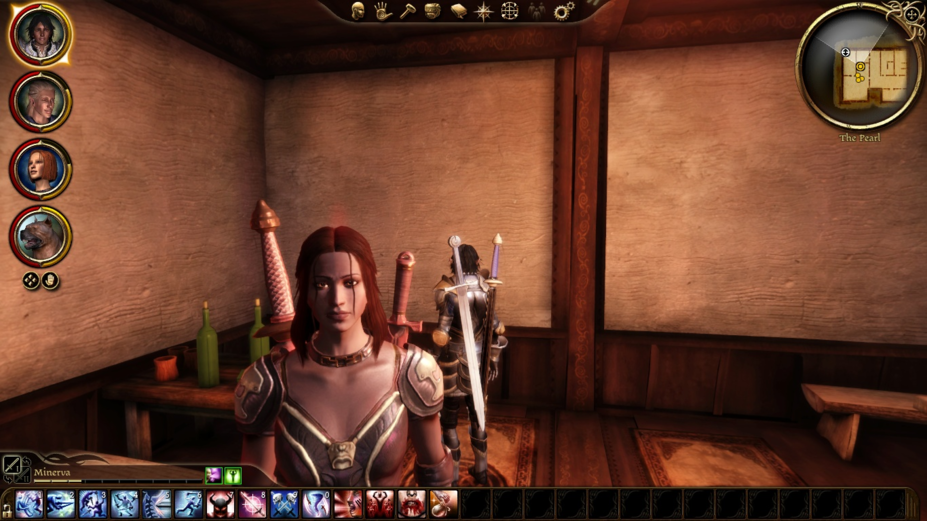
Task: Open the journal book icon
Action: coord(458,11)
